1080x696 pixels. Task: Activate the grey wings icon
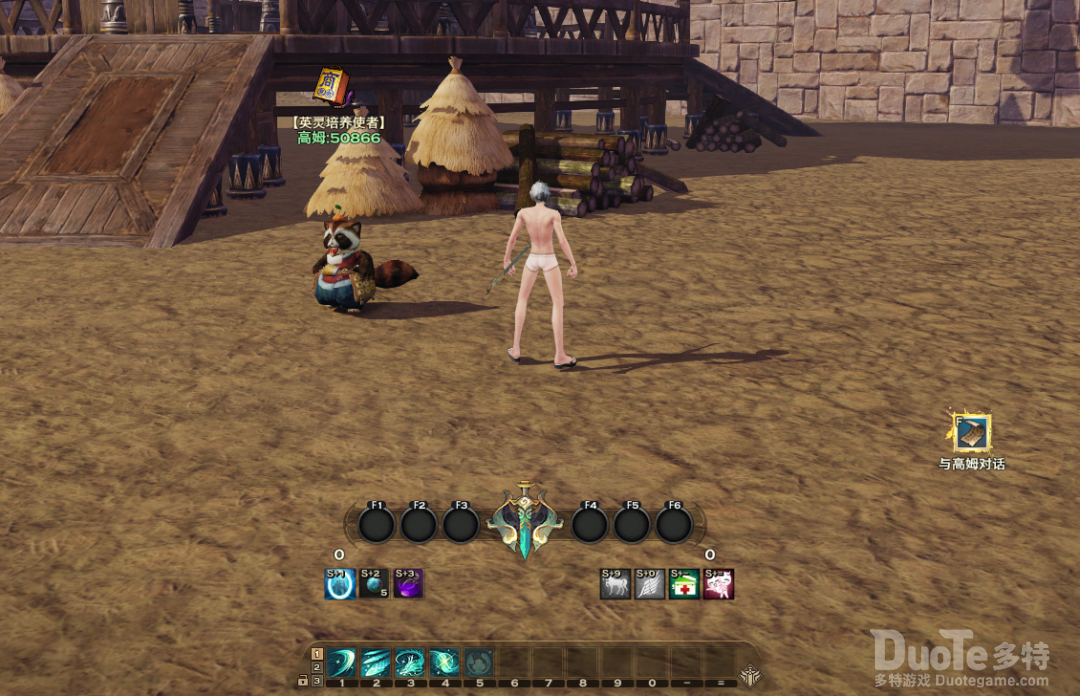click(650, 584)
